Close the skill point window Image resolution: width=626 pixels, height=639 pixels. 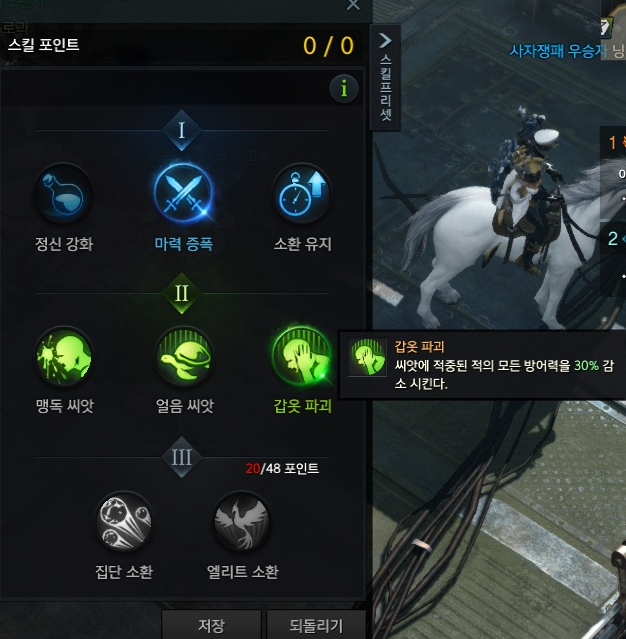pyautogui.click(x=353, y=5)
